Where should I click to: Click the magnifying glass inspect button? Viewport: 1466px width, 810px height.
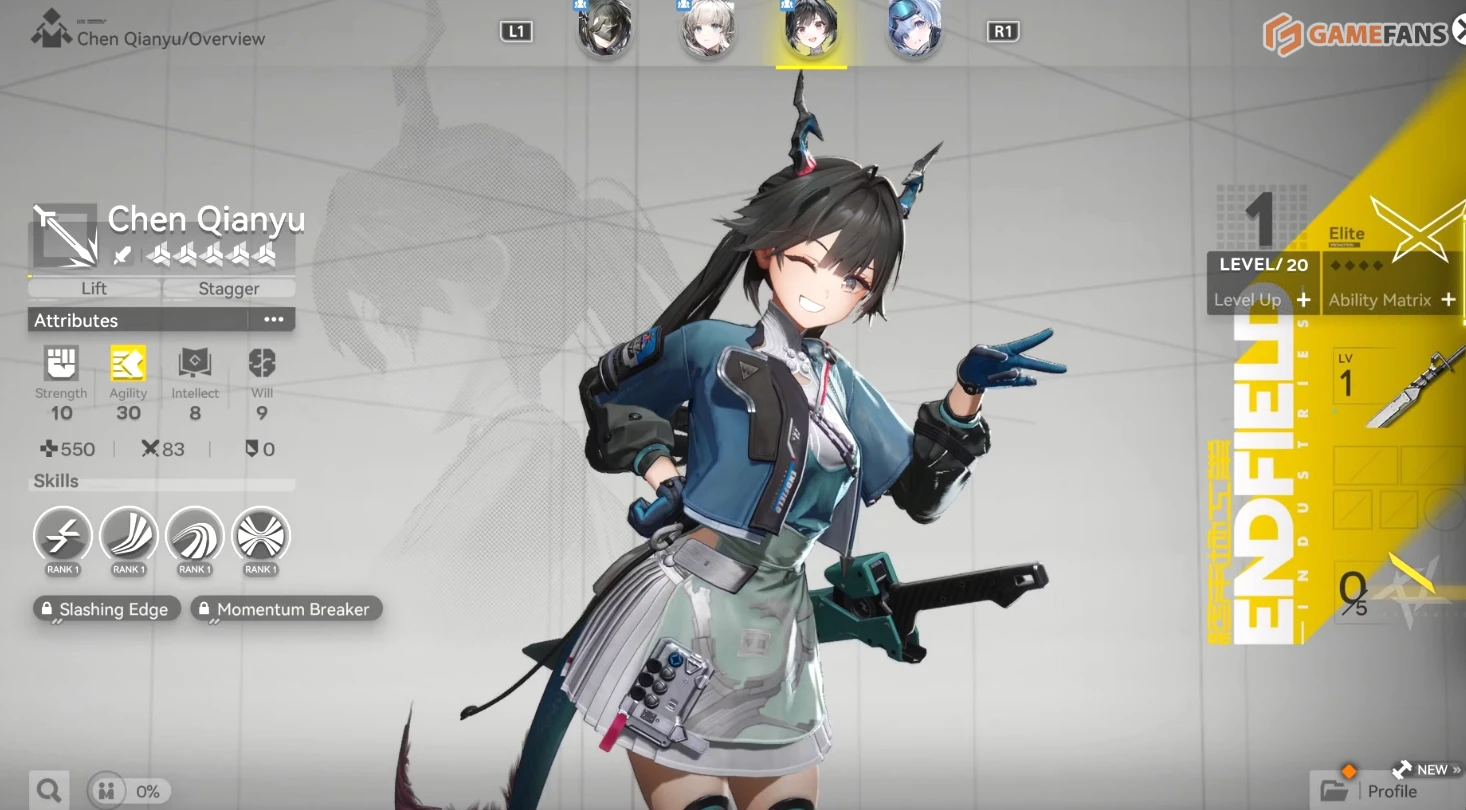point(48,791)
